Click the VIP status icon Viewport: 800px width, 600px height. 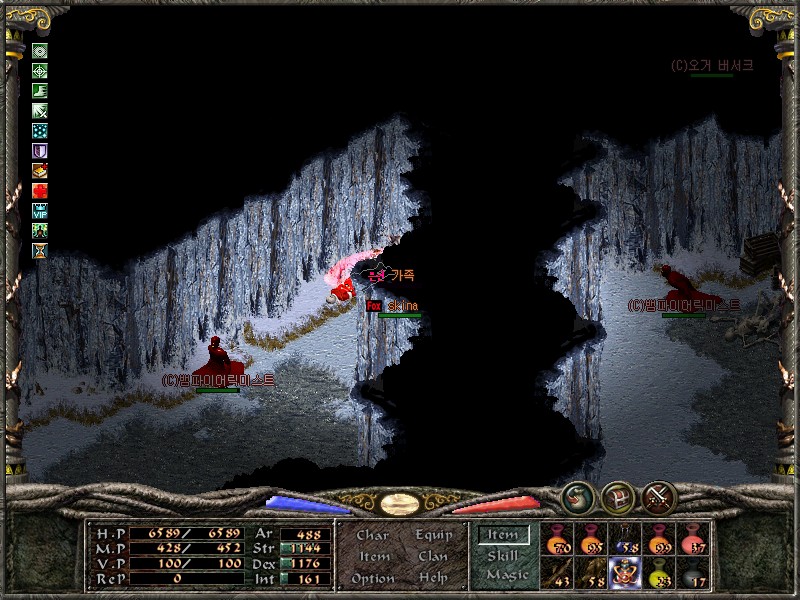(40, 210)
